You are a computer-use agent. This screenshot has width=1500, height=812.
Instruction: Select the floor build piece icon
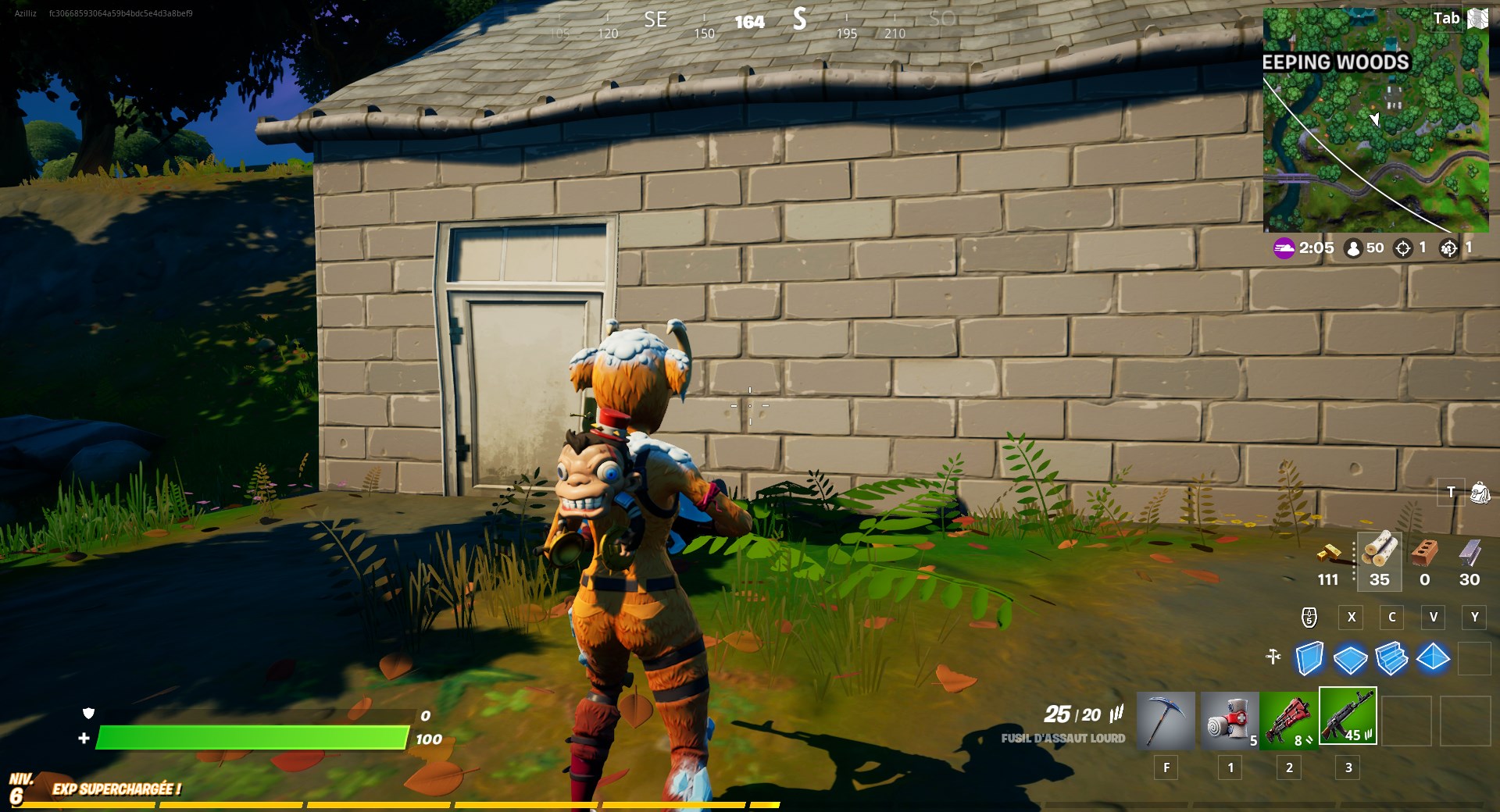point(1352,660)
